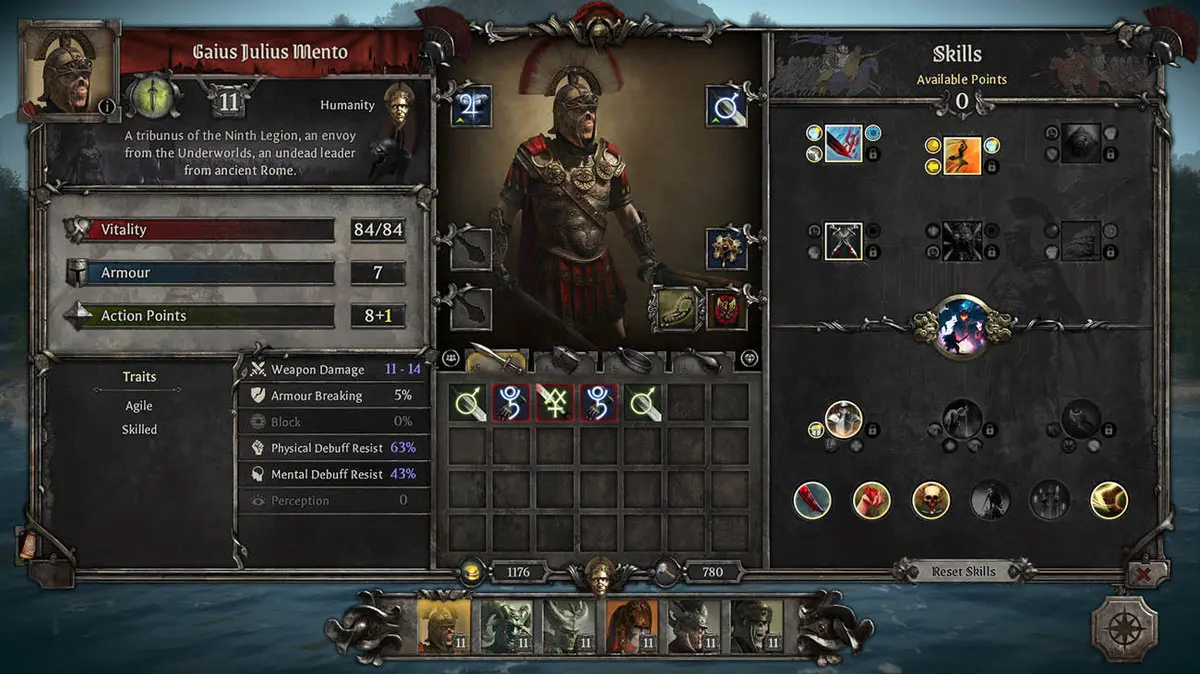Image resolution: width=1200 pixels, height=674 pixels.
Task: Pick the bleeding heart in hand passive
Action: tap(871, 499)
